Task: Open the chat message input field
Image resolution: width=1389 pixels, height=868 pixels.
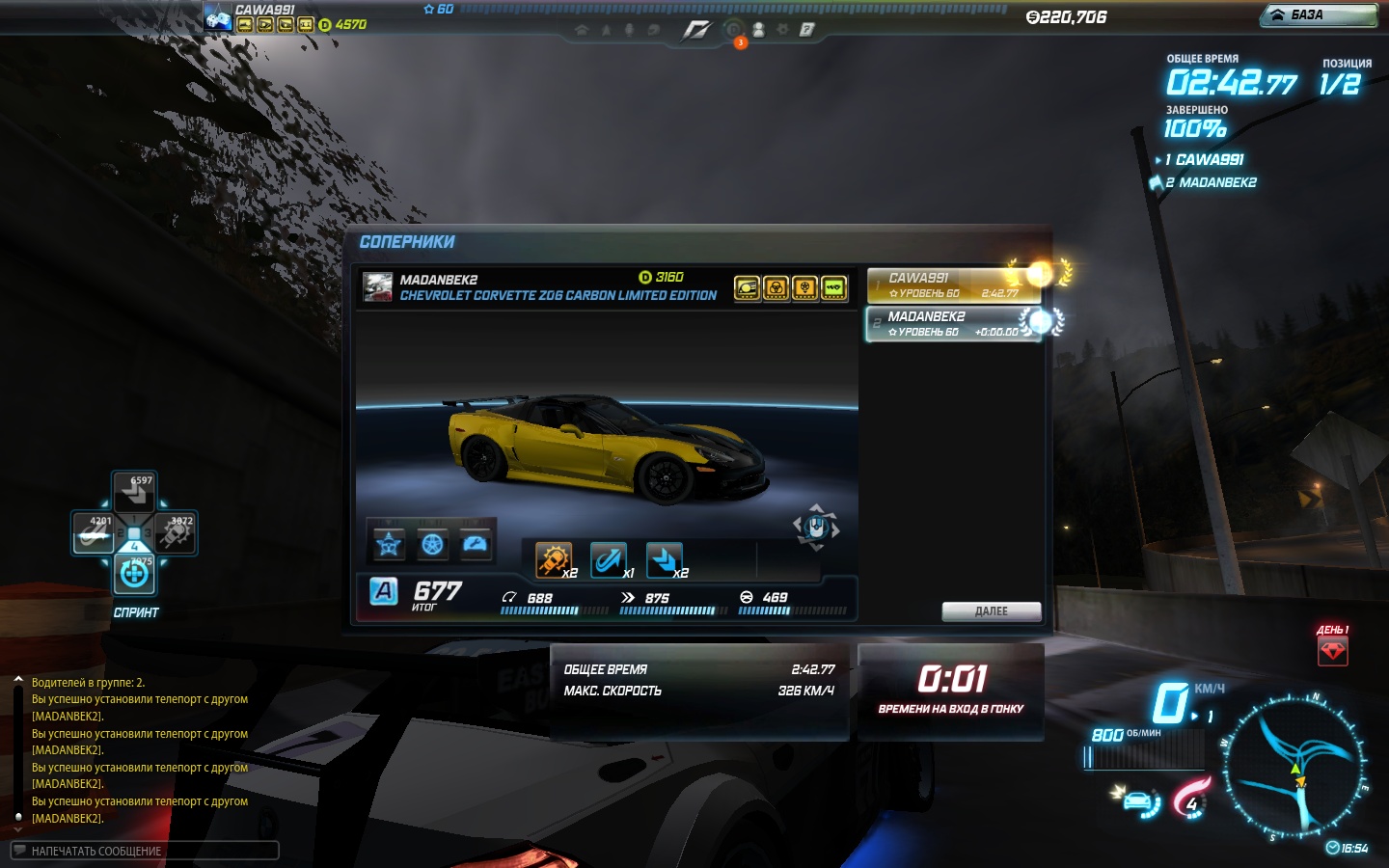Action: pos(145,851)
